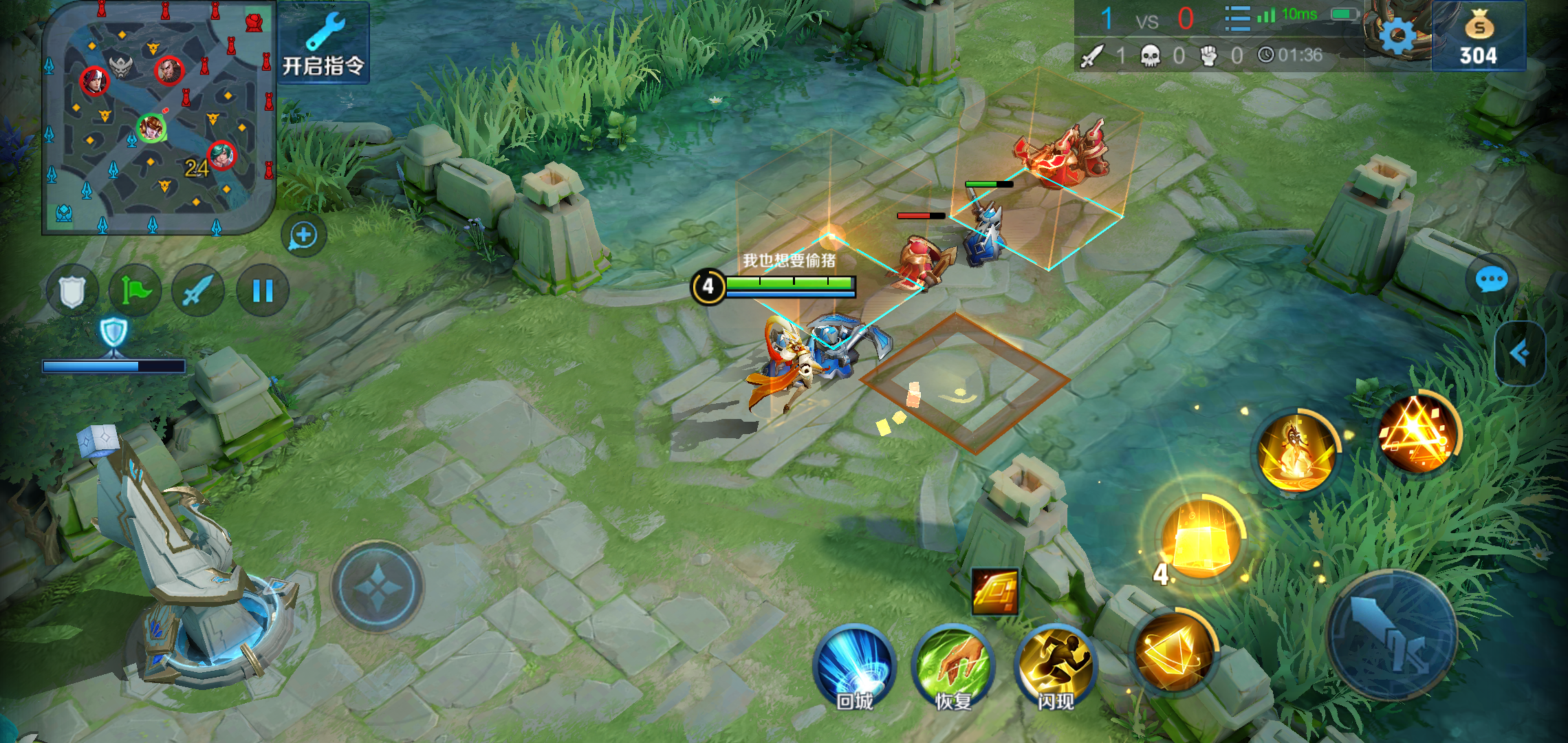
Task: Open the minimap
Action: click(x=158, y=117)
